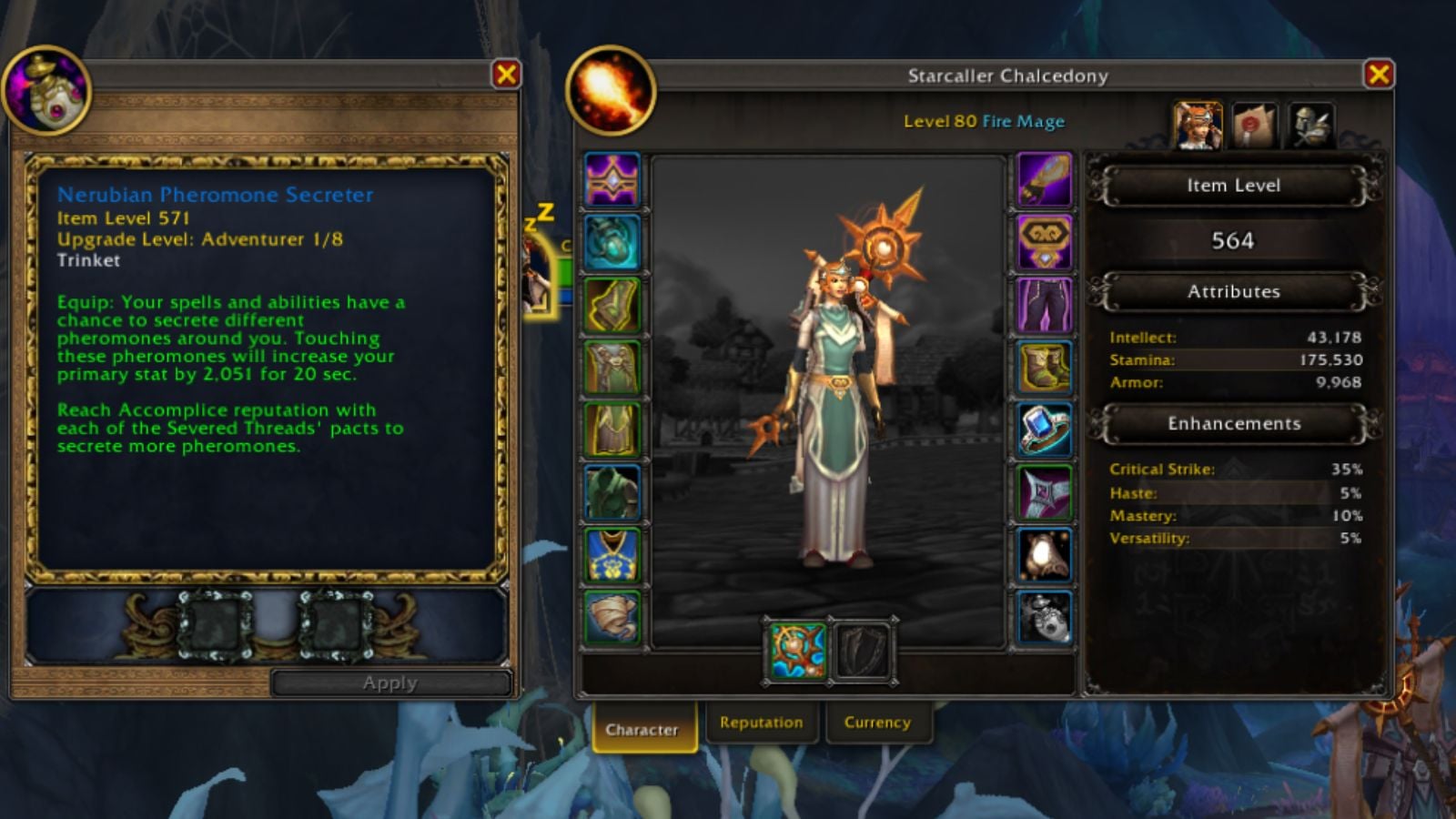Click the equipped belt slot
This screenshot has height=819, width=1456.
pos(1045,241)
